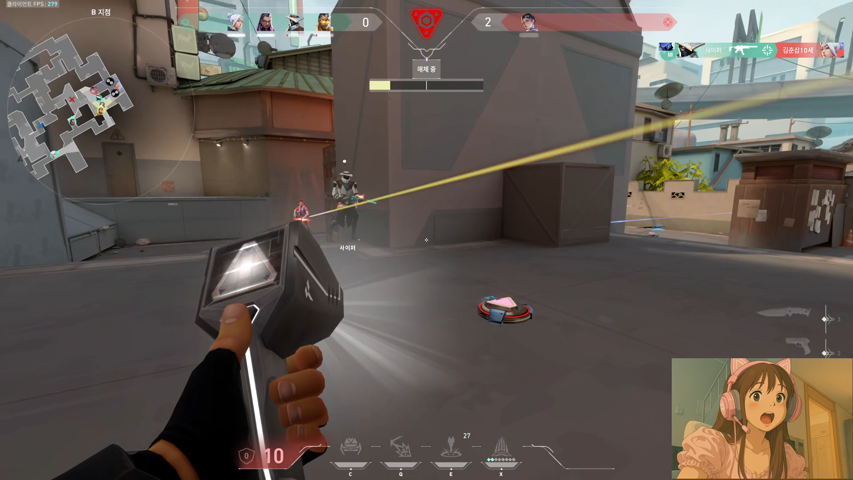
Task: Click the anime streamer avatar overlay
Action: (761, 418)
